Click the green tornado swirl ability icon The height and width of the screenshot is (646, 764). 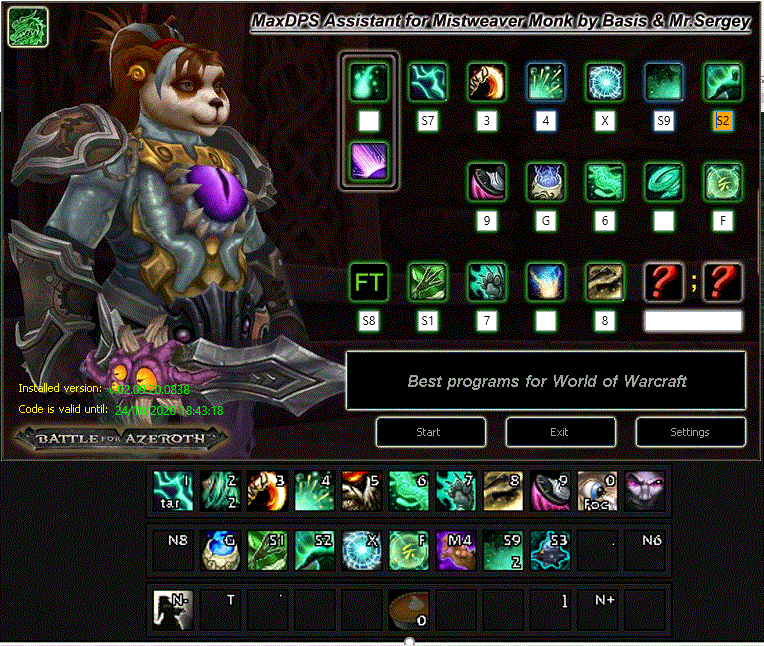[664, 183]
